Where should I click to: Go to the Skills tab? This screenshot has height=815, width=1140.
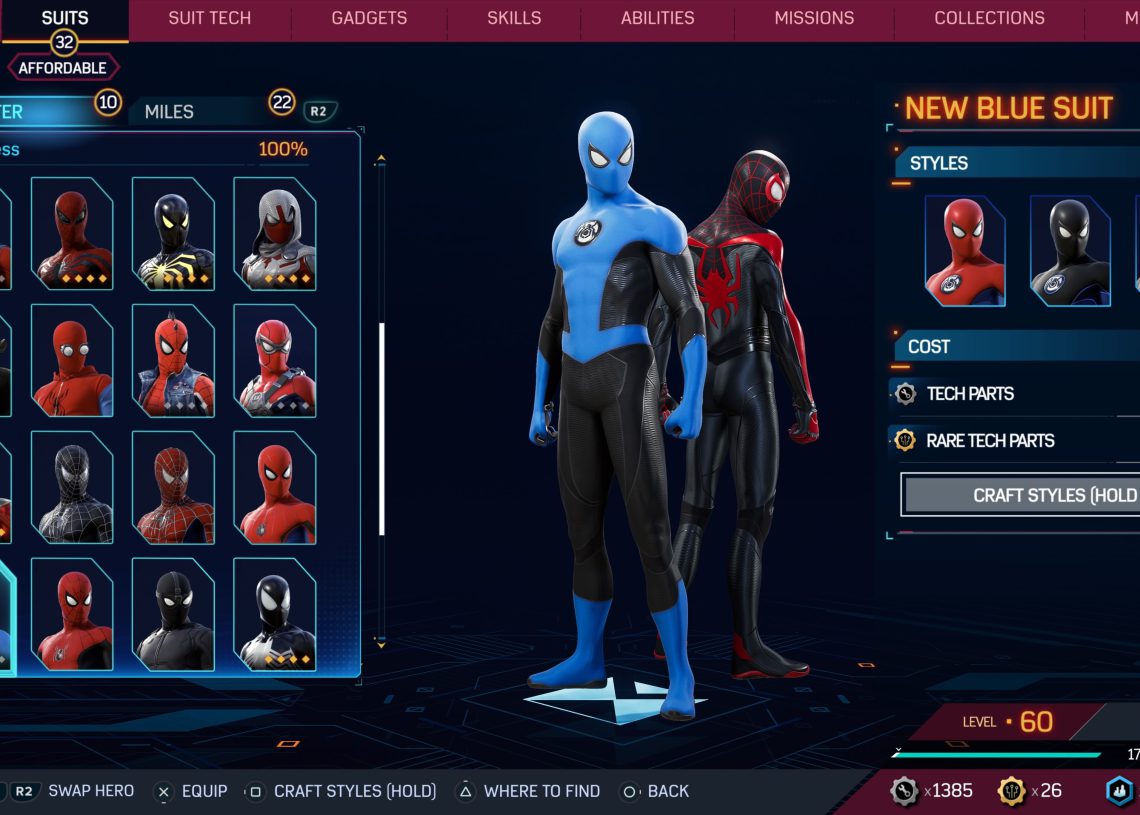[x=514, y=18]
